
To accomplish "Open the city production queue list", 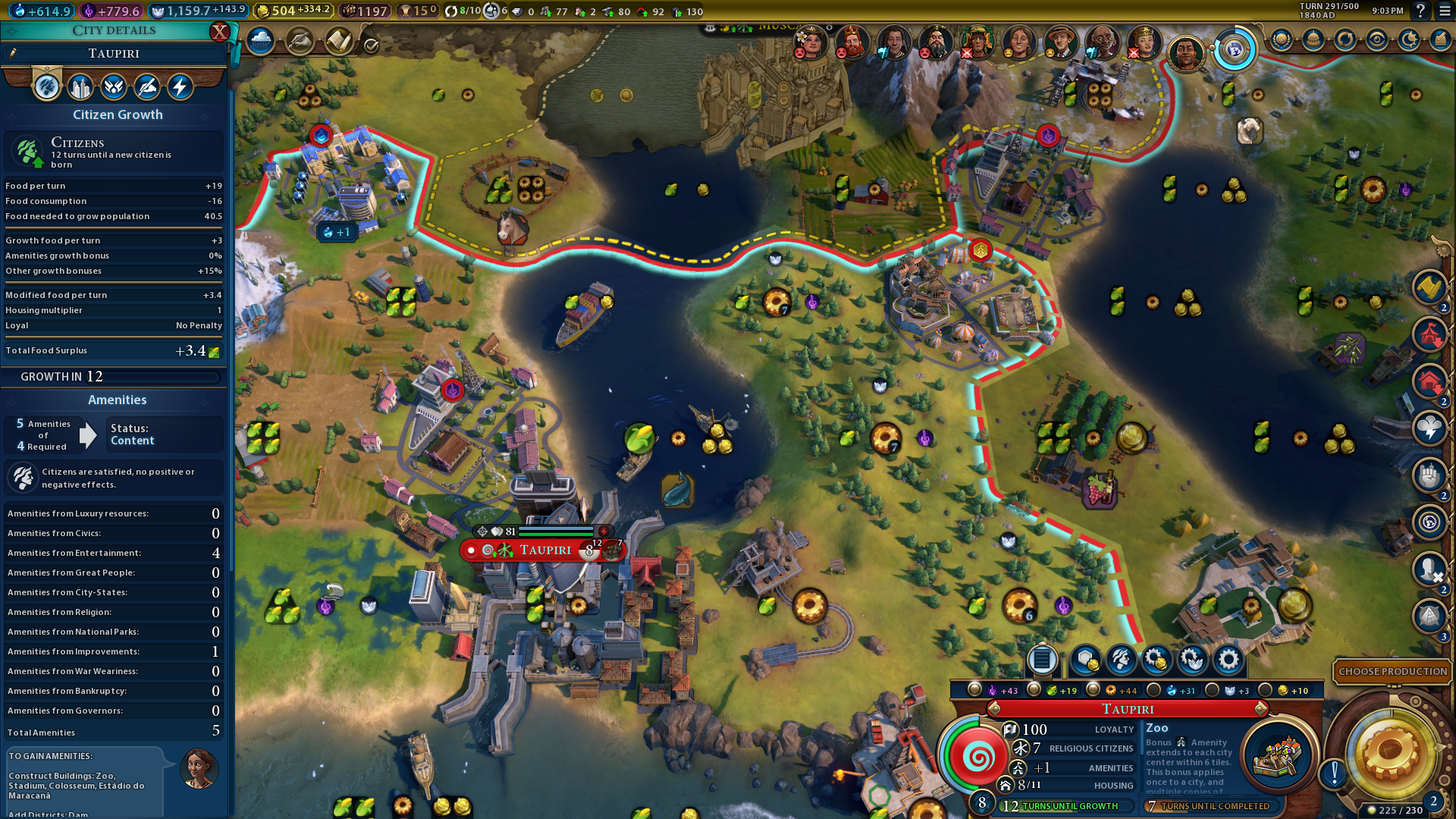I will (1042, 660).
